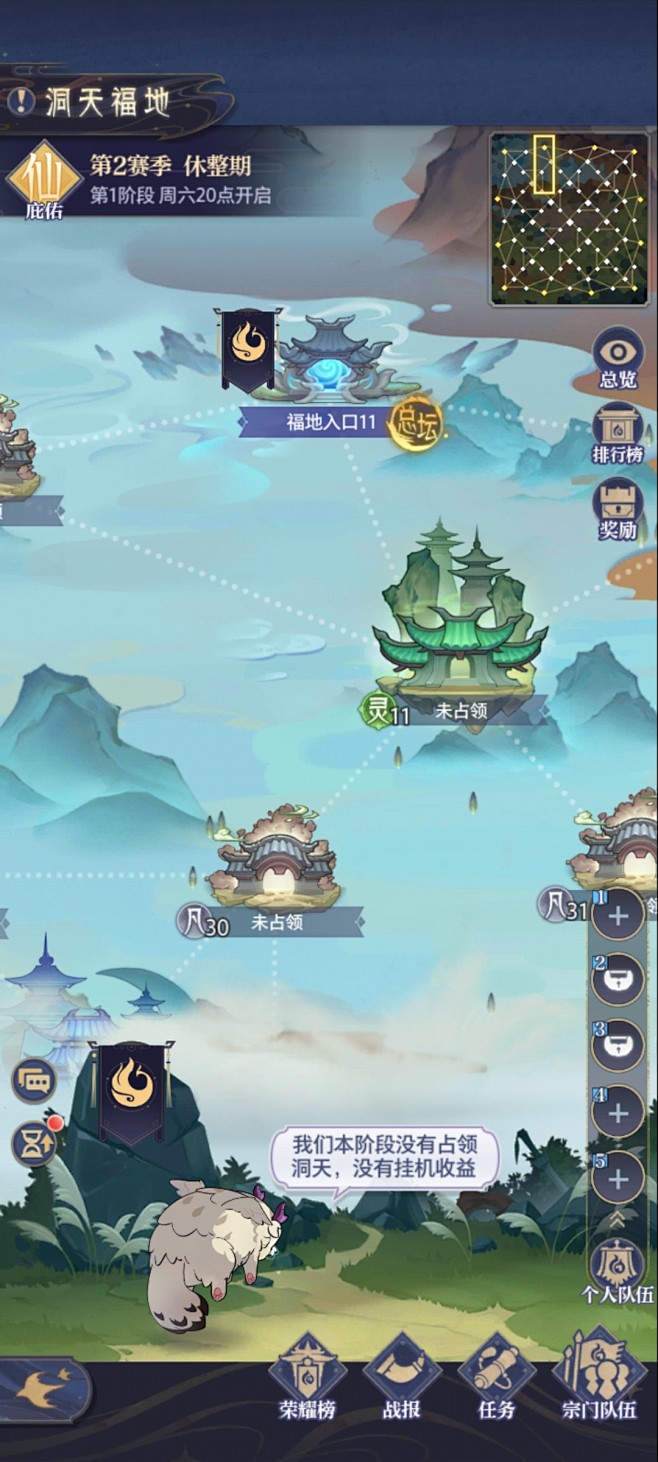Open the 排行榜 leaderboard
Image resolution: width=658 pixels, height=1462 pixels.
tap(618, 432)
